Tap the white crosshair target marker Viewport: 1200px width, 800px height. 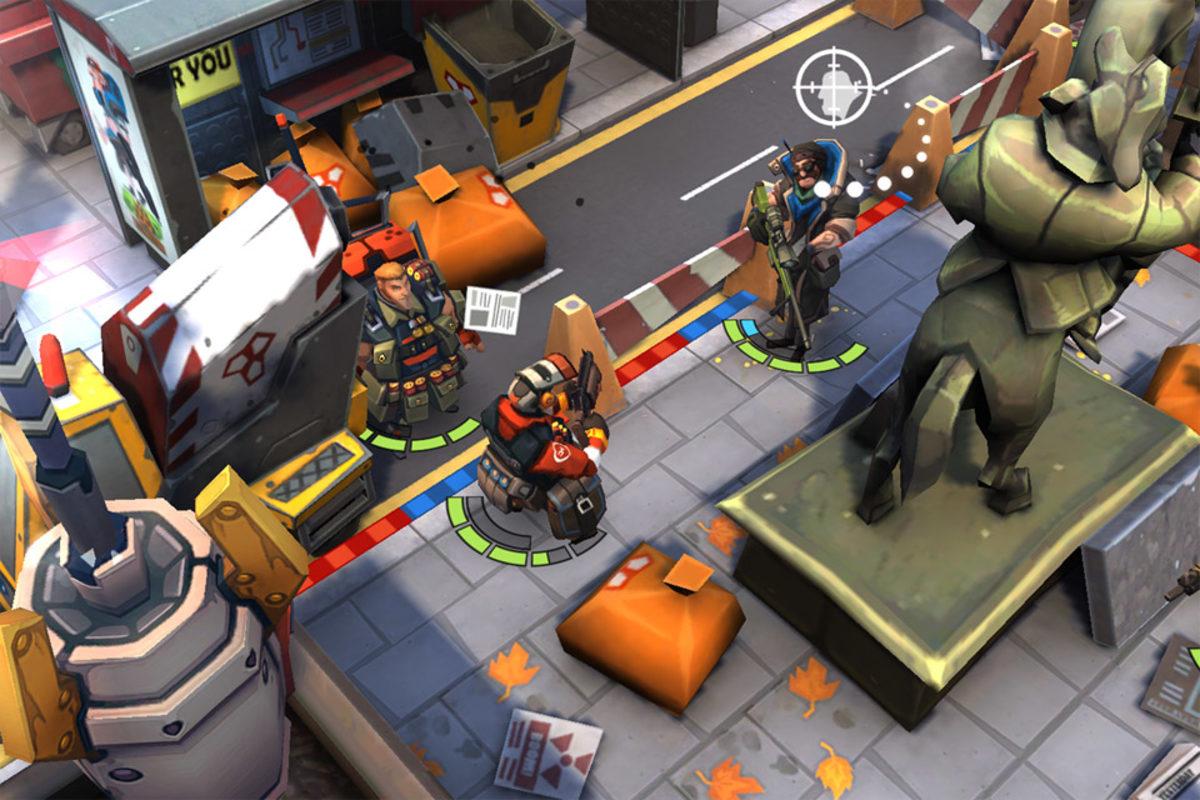(833, 88)
